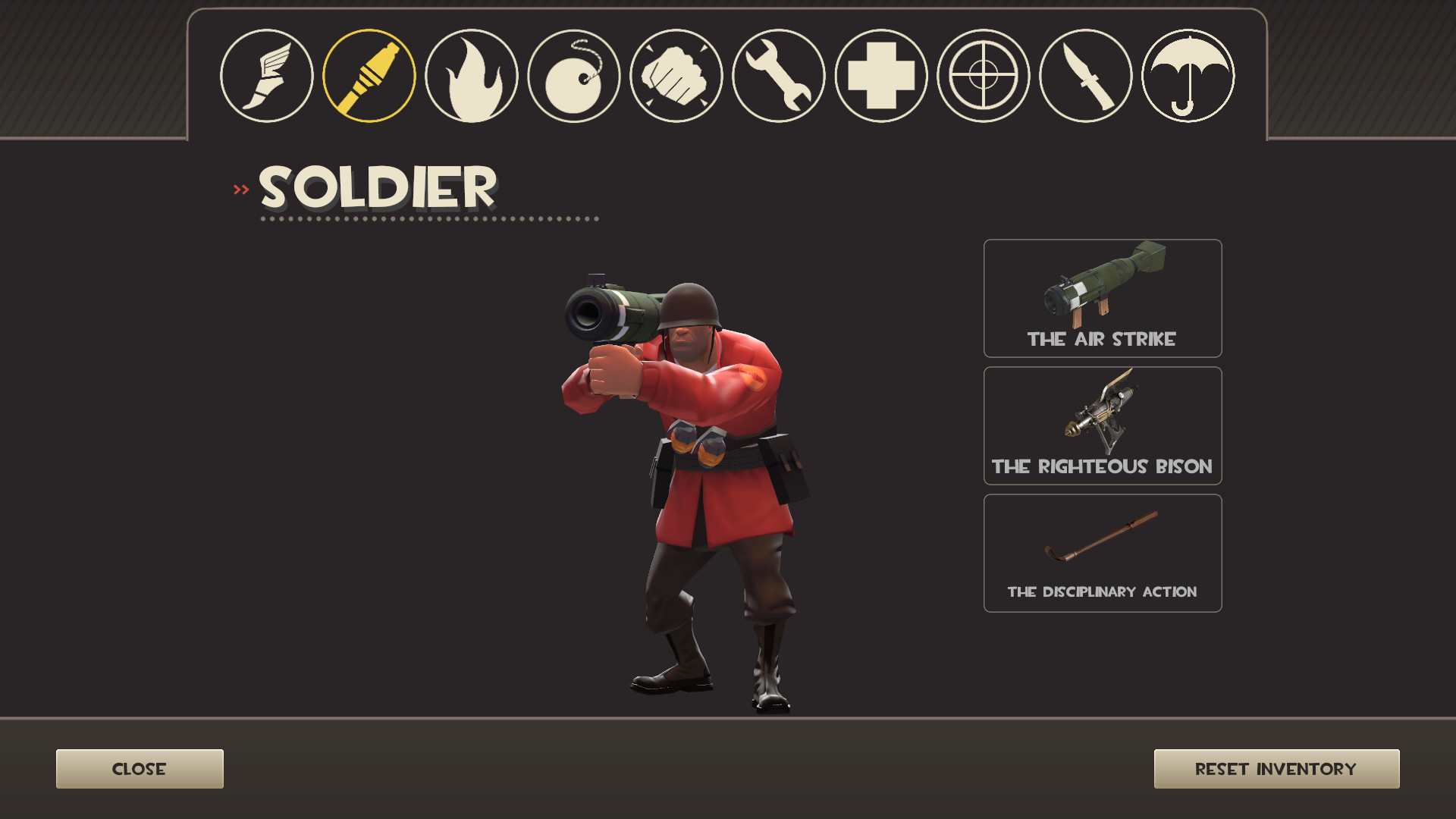The image size is (1456, 819).
Task: Select the Spy knife icon
Action: [x=1087, y=76]
